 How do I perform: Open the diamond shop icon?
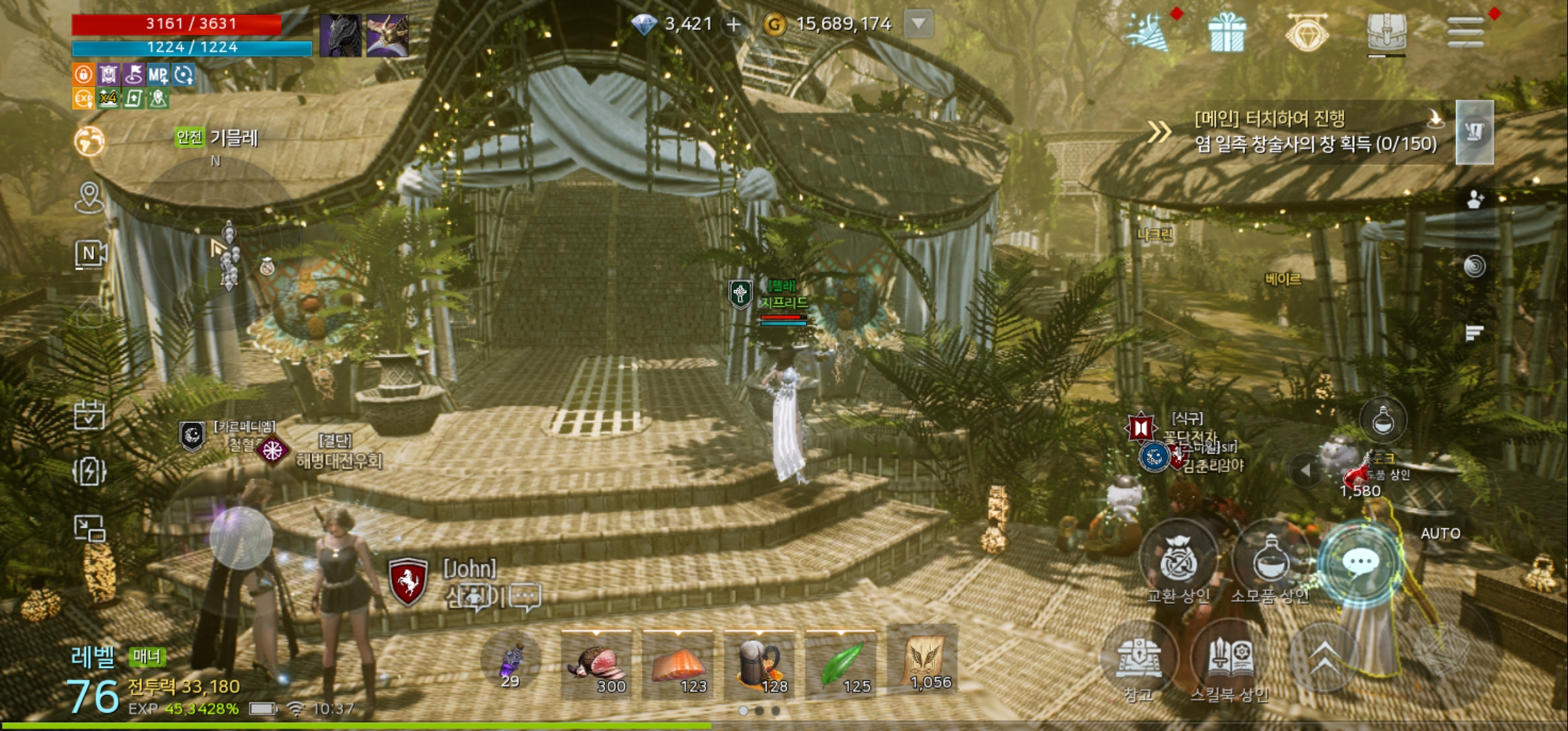tap(1307, 32)
